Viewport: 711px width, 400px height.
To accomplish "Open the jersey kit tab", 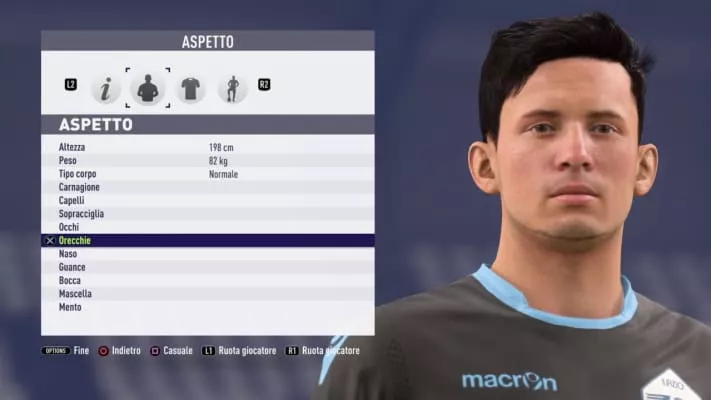I will pyautogui.click(x=190, y=88).
